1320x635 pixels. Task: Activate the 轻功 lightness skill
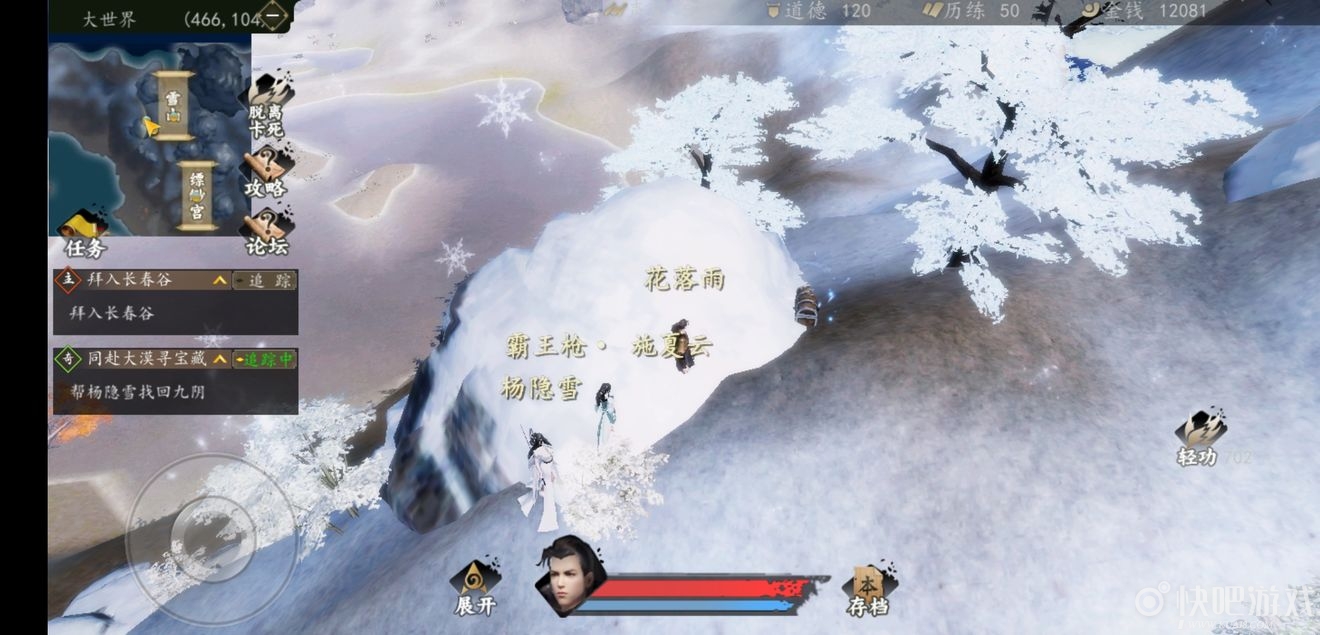point(1199,438)
